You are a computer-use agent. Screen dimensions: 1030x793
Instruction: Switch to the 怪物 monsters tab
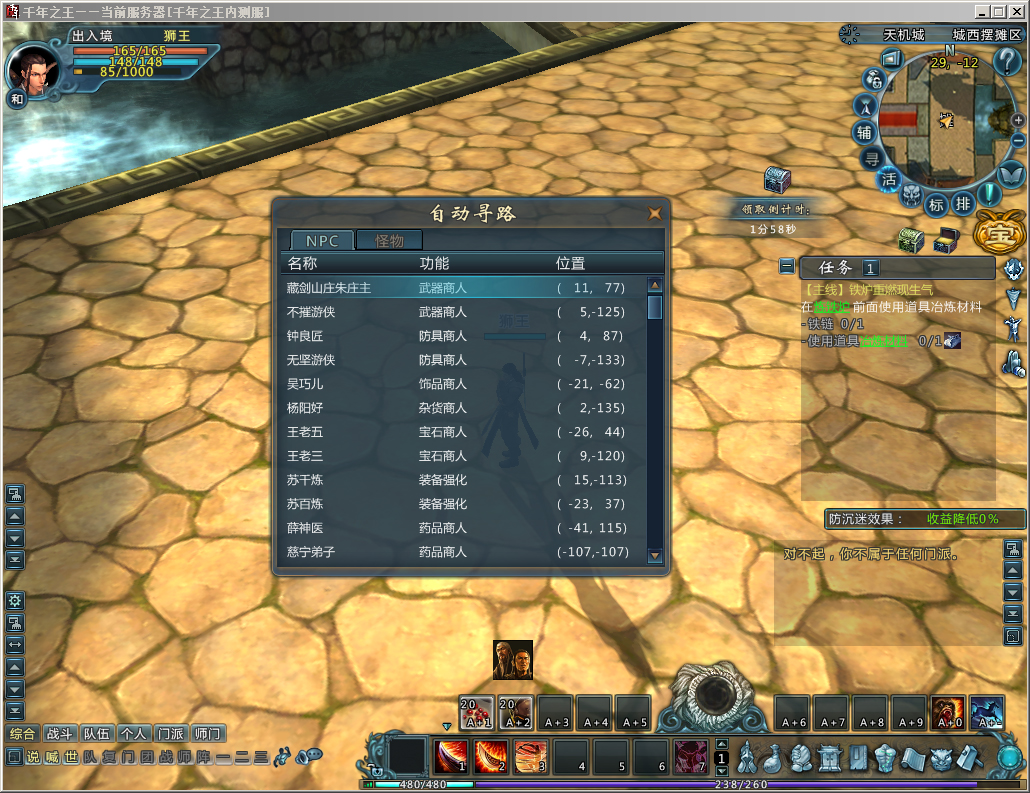[389, 240]
